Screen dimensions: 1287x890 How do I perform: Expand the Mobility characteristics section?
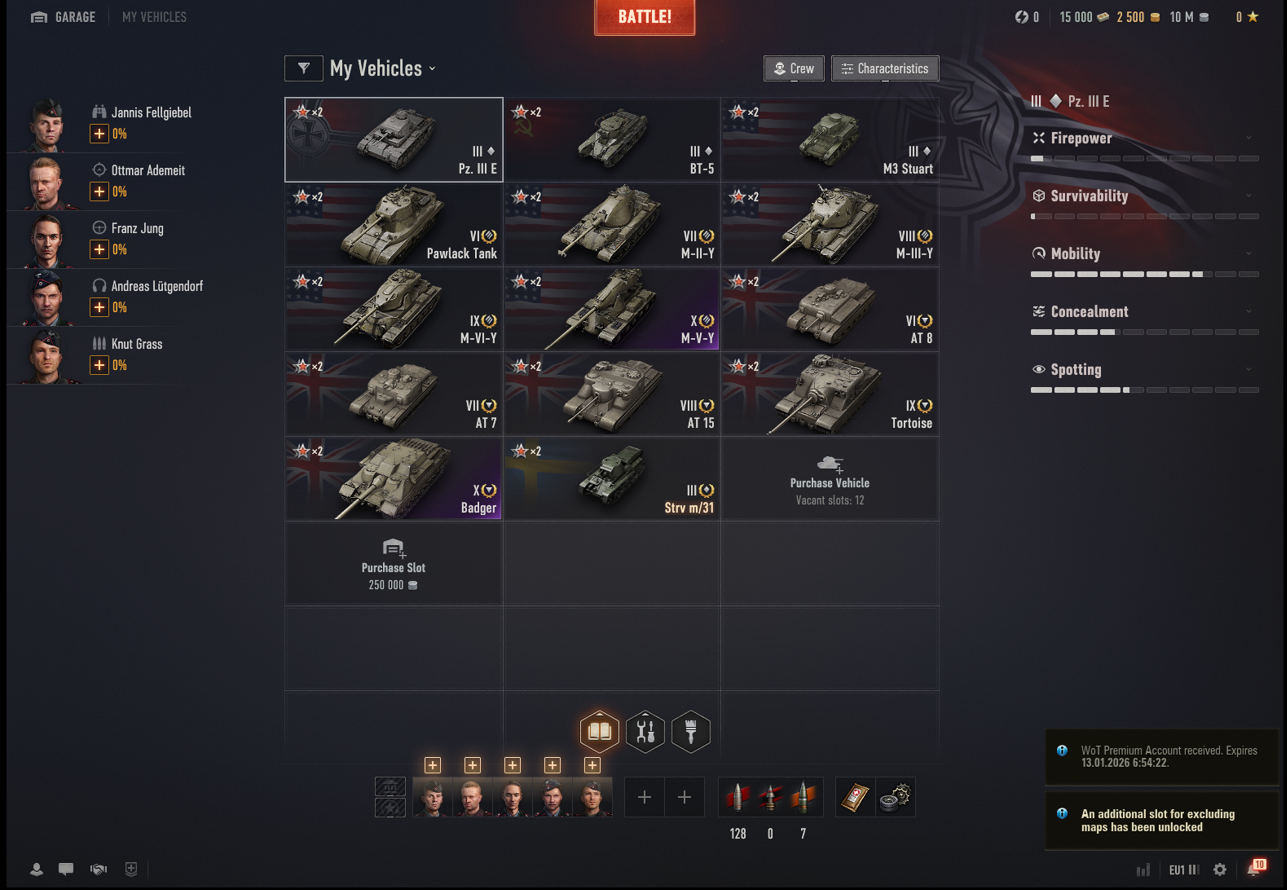coord(1143,254)
